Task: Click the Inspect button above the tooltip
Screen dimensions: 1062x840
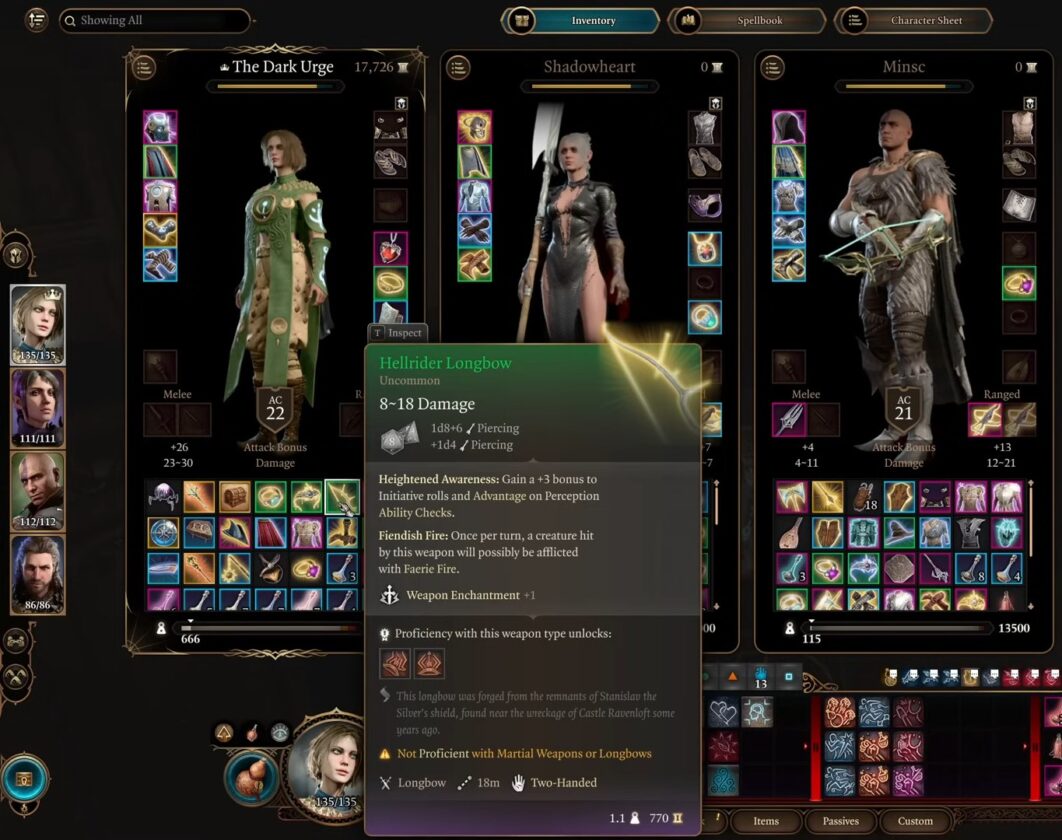Action: tap(398, 333)
